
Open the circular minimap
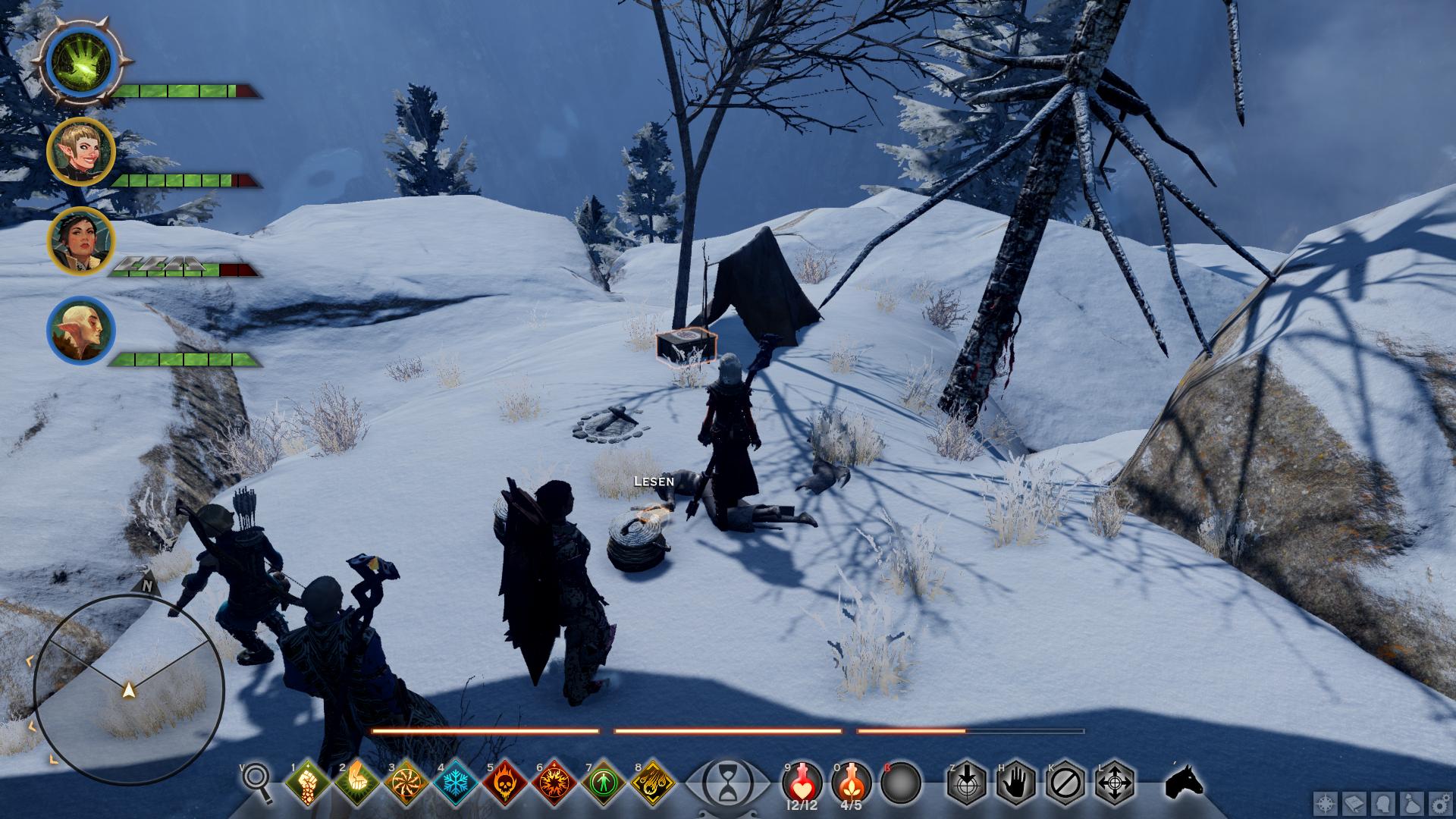129,690
